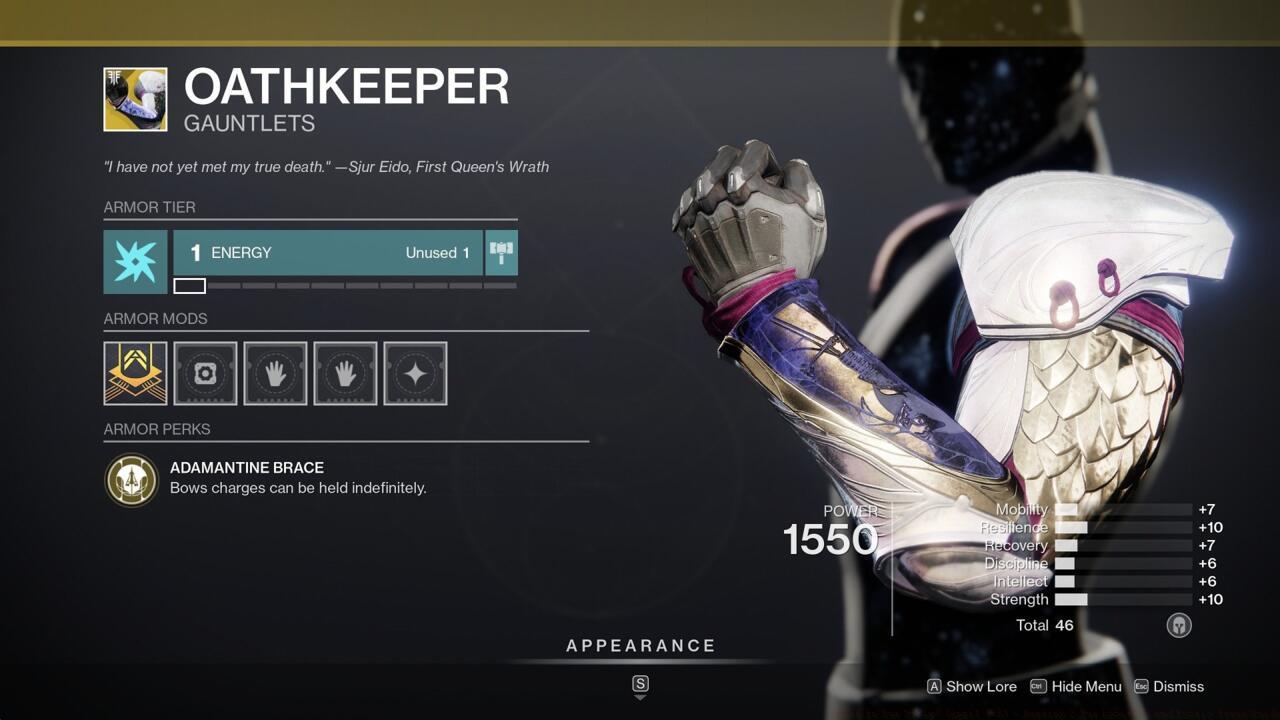The height and width of the screenshot is (720, 1280).
Task: Open the masterwork hammer icon beside Energy
Action: click(x=501, y=253)
